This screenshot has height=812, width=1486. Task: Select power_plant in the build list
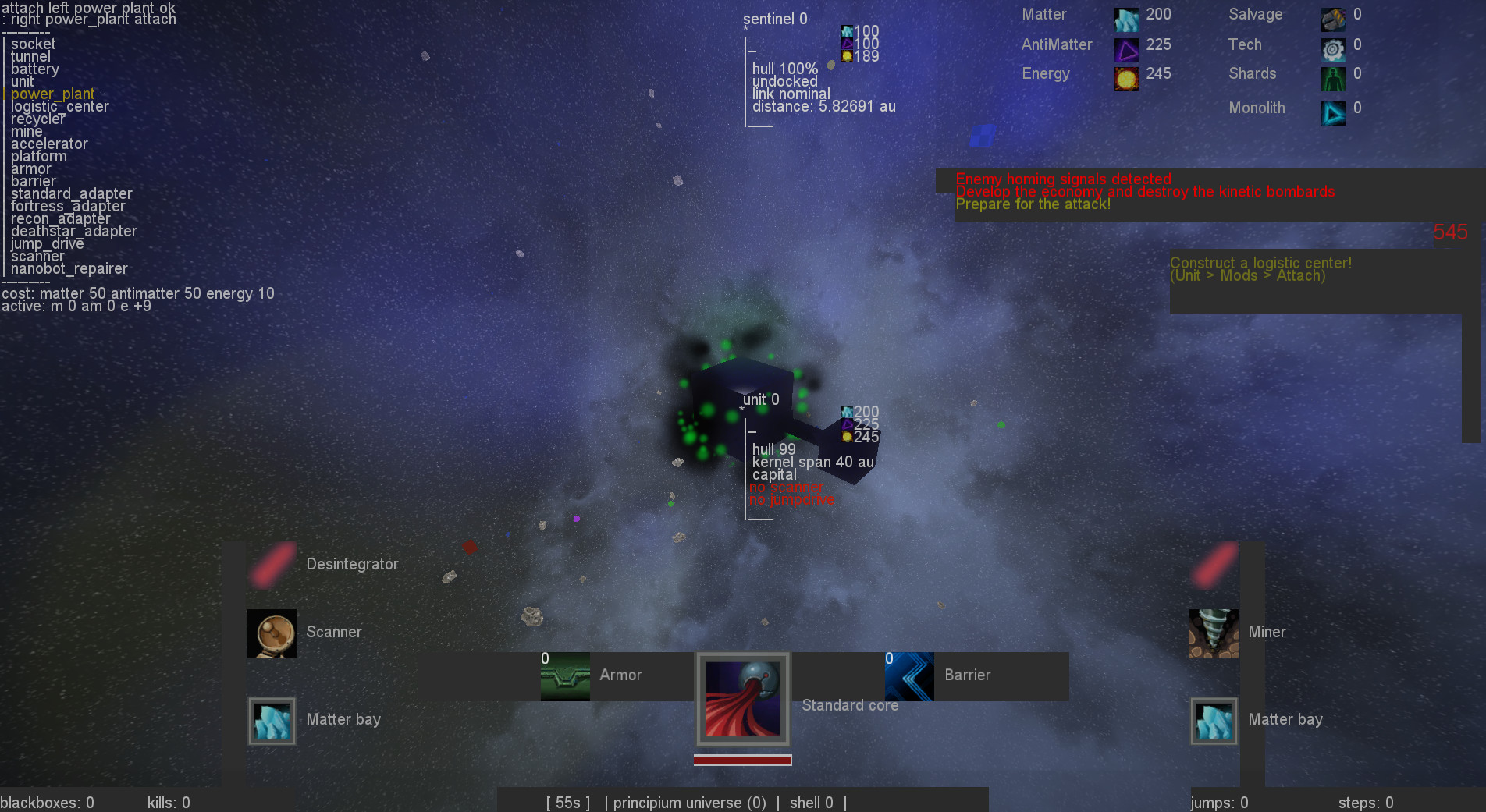[x=52, y=94]
